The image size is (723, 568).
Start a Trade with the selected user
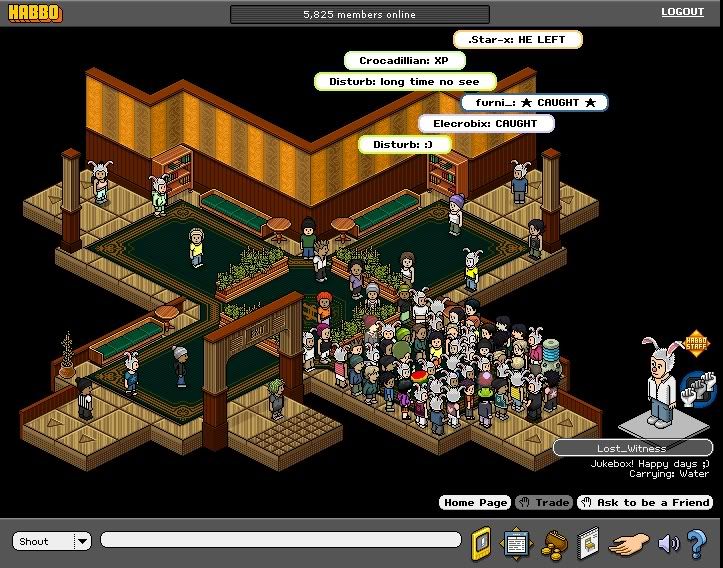[544, 502]
